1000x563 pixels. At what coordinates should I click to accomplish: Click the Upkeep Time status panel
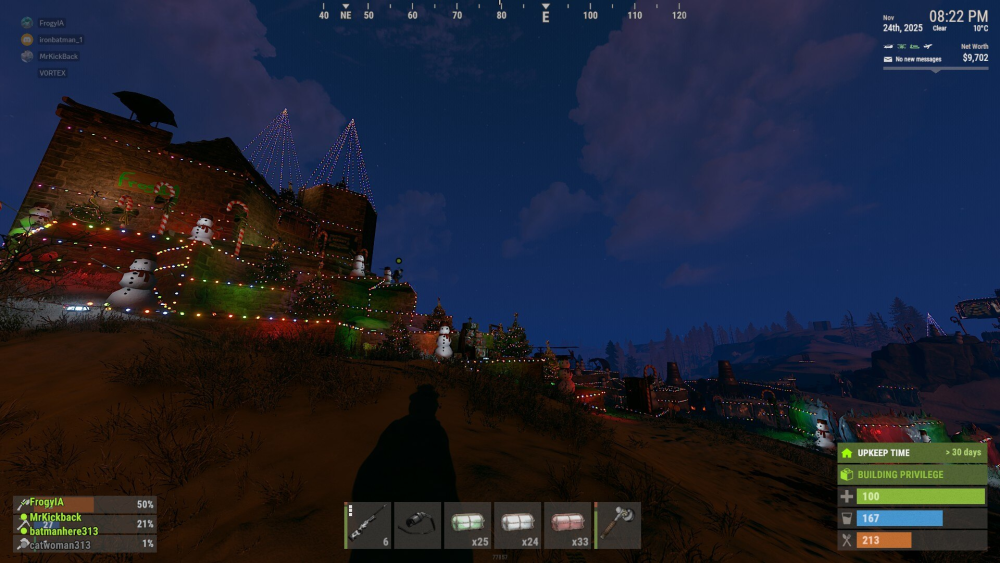(x=912, y=453)
